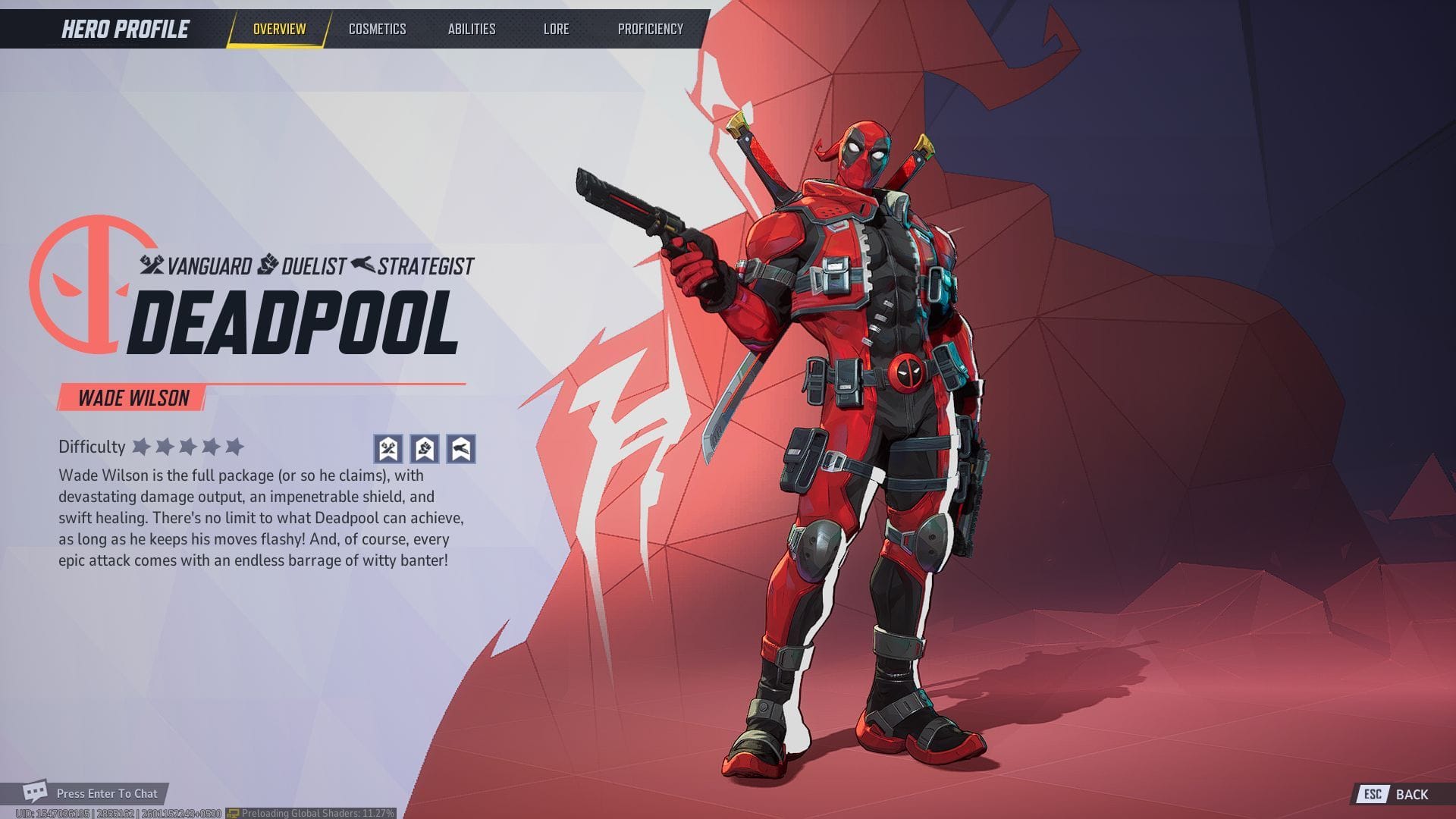Toggle the third difficulty star
1456x819 pixels.
coord(187,447)
